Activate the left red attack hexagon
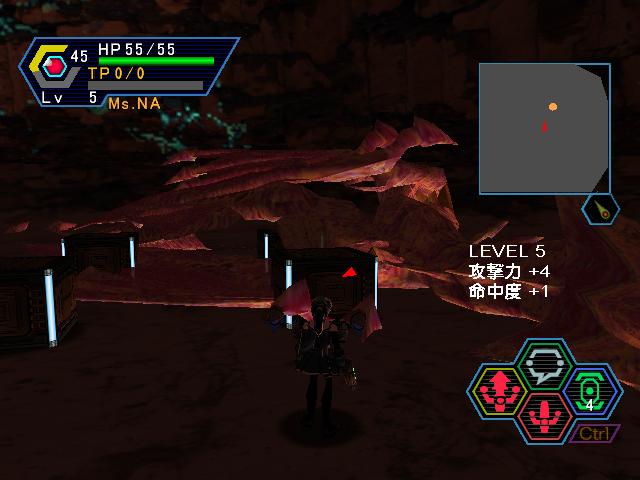The width and height of the screenshot is (640, 480). click(x=498, y=390)
